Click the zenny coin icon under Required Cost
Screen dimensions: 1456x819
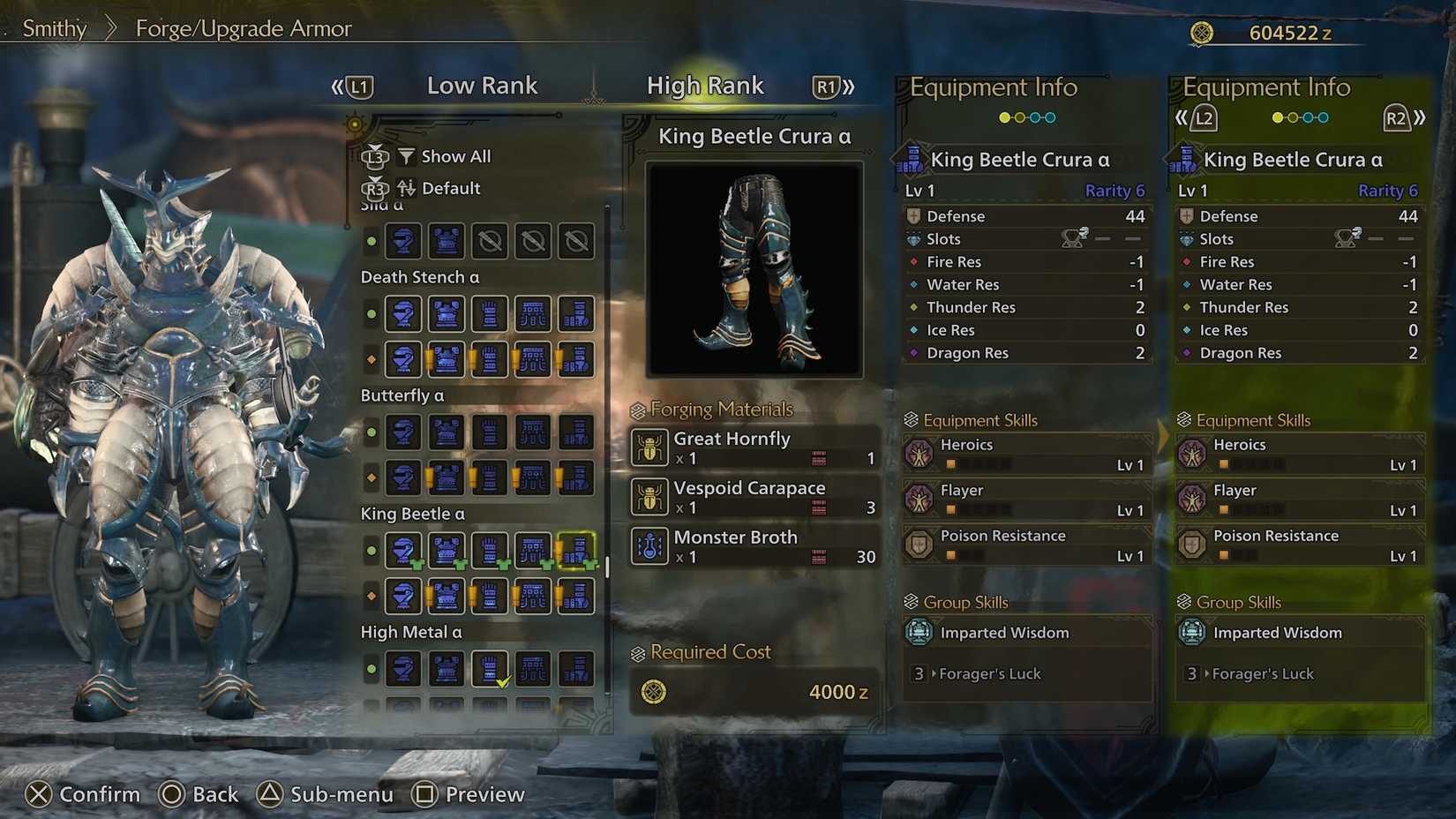point(653,692)
